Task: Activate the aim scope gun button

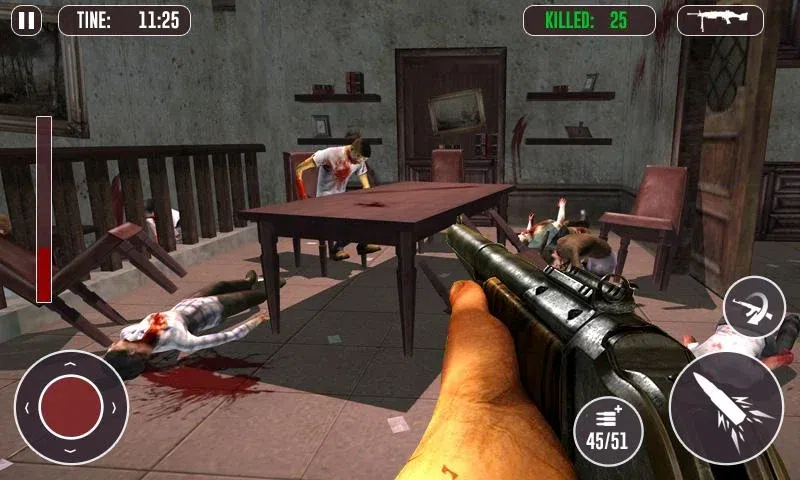Action: click(754, 308)
